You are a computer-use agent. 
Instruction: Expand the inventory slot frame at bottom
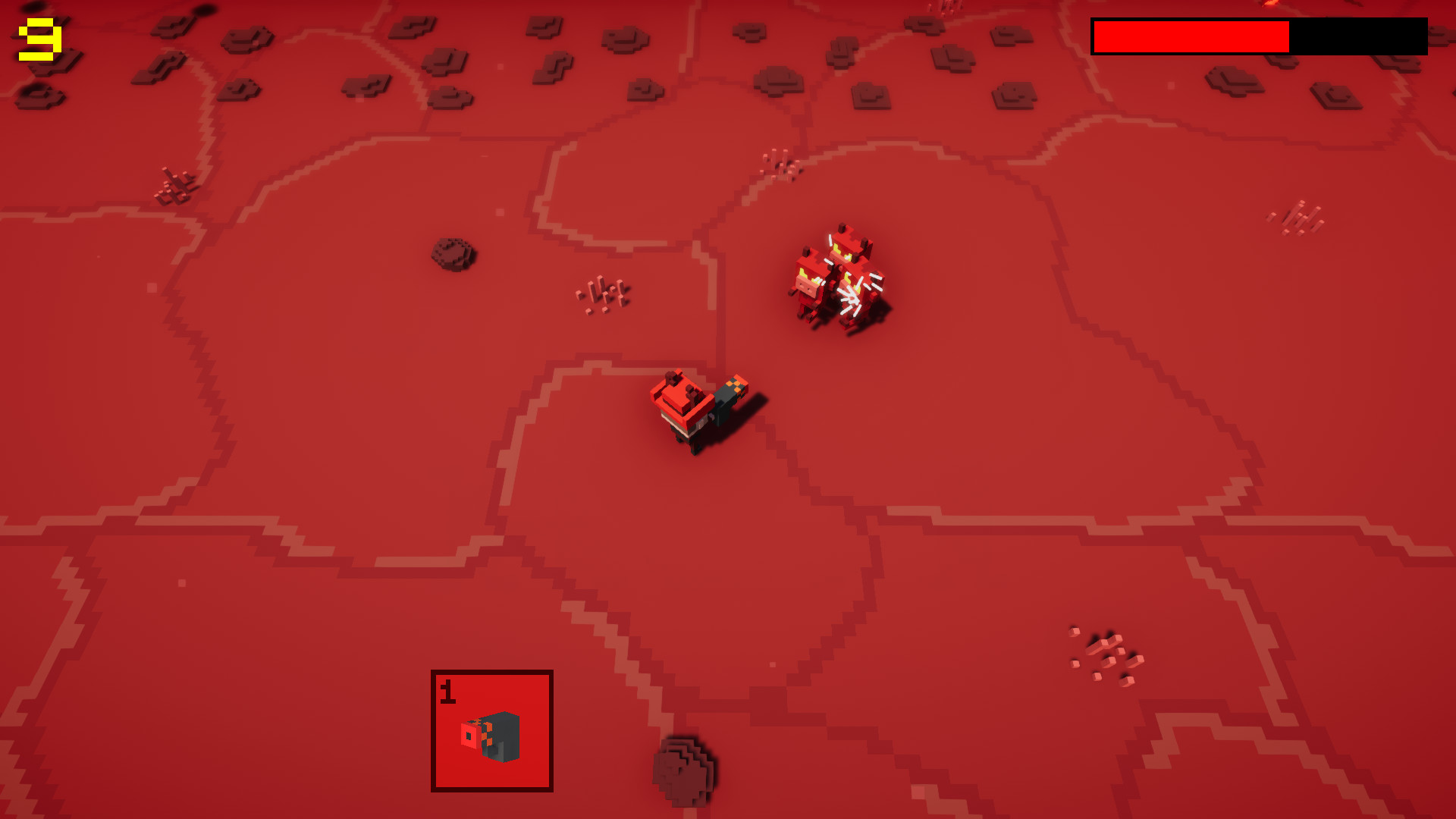(x=491, y=730)
